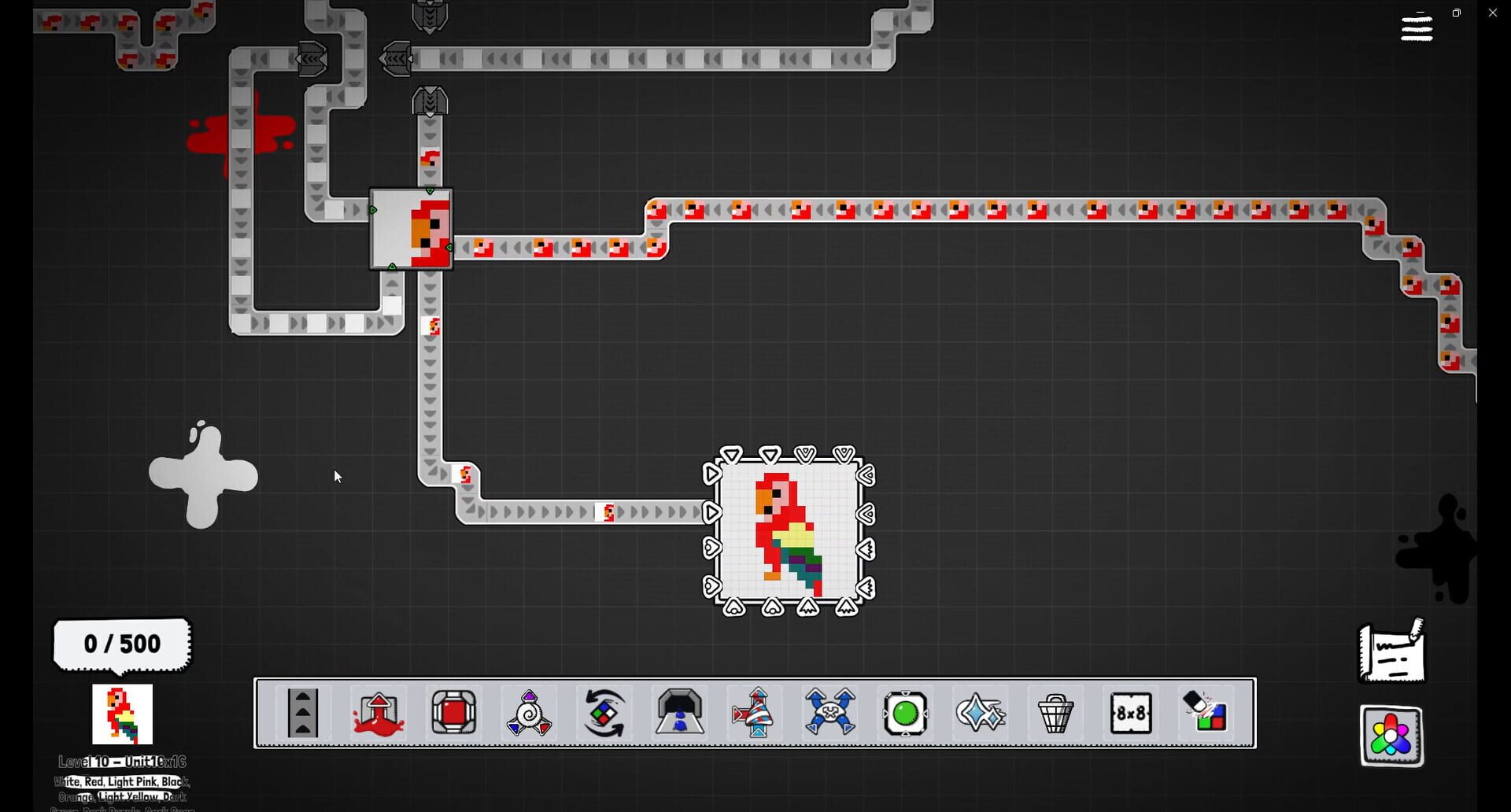Select the tunnel tool
The height and width of the screenshot is (812, 1511).
[x=679, y=714]
